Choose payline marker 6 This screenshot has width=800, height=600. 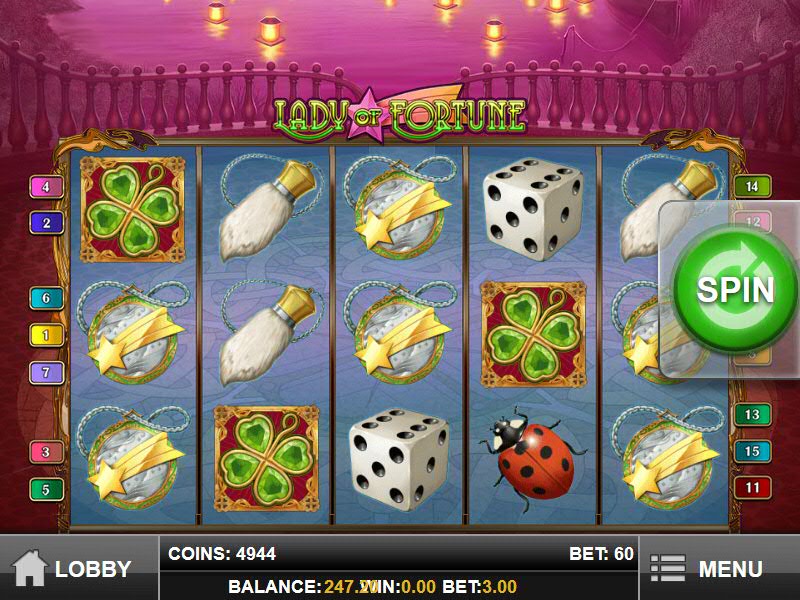point(46,298)
